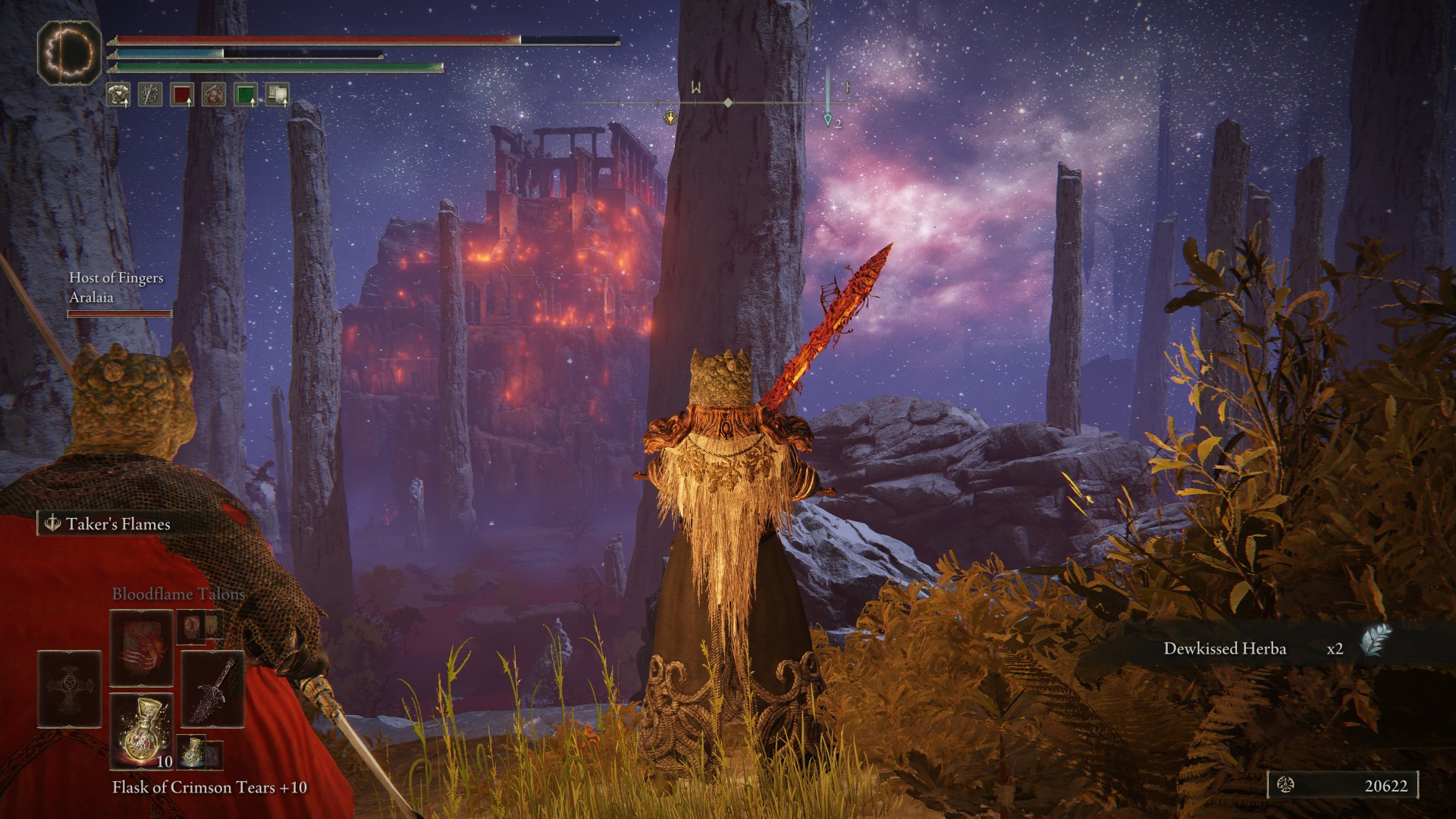Use the Flask of Crimson Tears slot
The image size is (1456, 819).
pos(141,730)
